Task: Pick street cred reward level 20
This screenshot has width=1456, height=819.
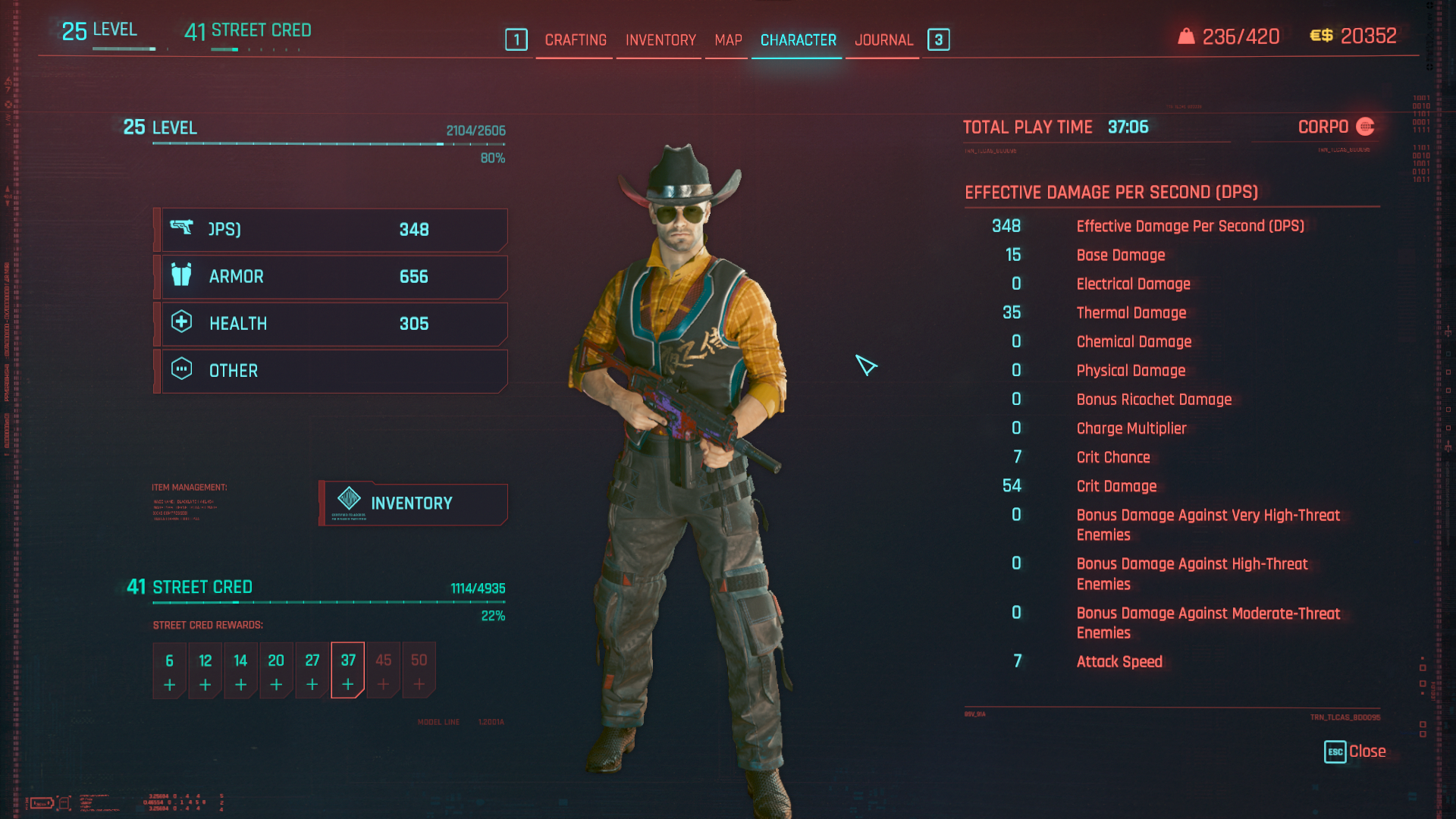Action: click(276, 671)
